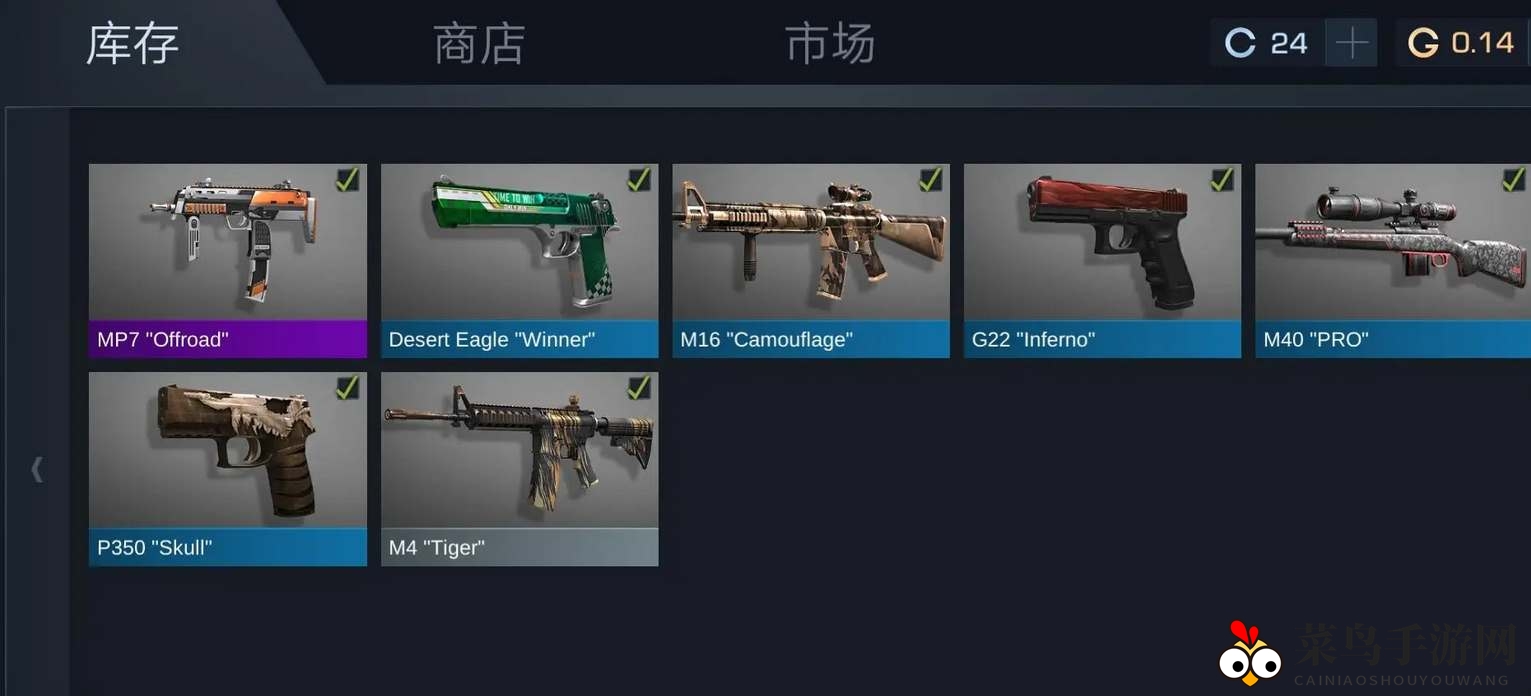Open the 商店 shop tab
This screenshot has width=1531, height=696.
[x=479, y=44]
